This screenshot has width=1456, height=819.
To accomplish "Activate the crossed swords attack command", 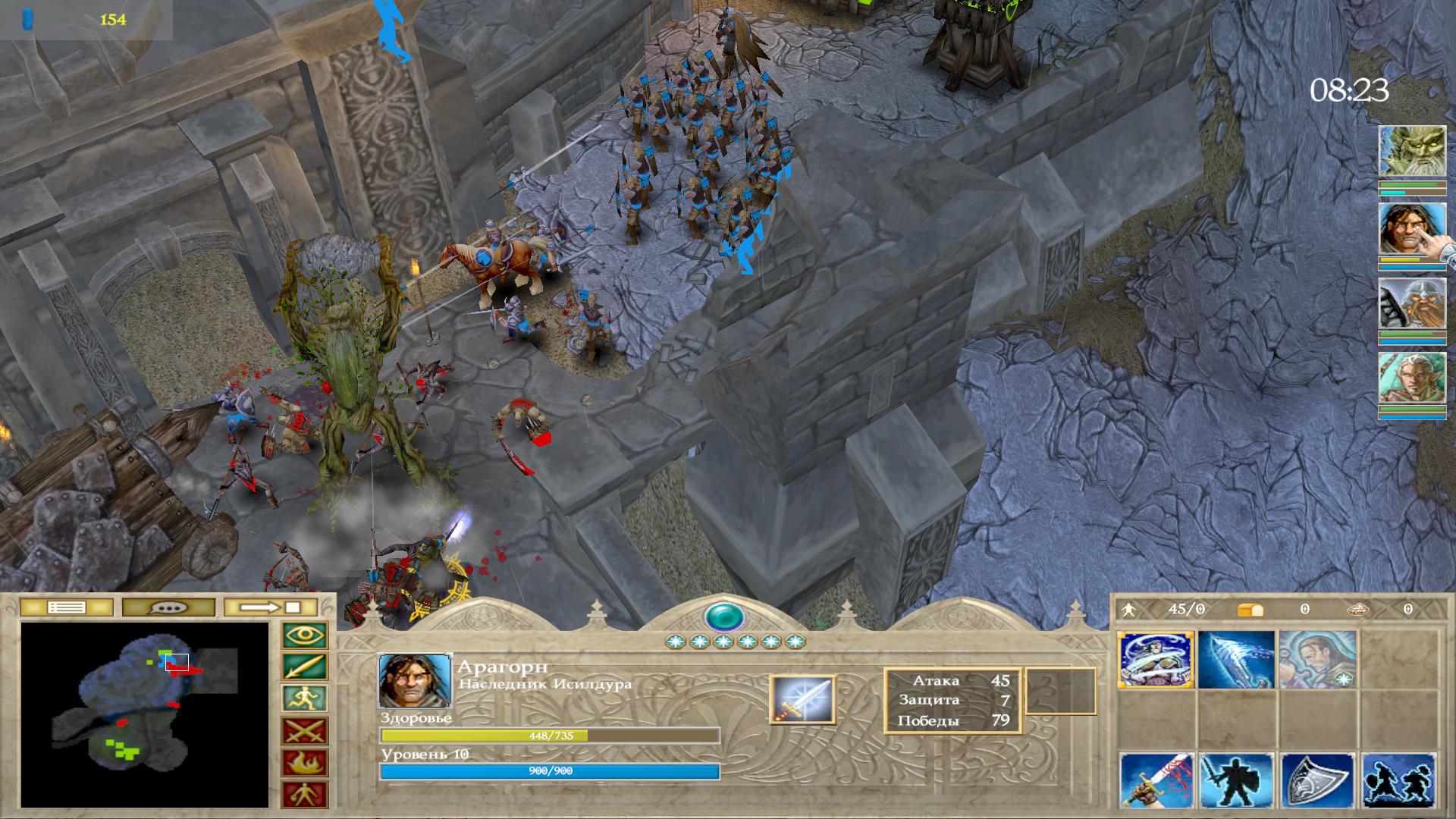I will (305, 731).
